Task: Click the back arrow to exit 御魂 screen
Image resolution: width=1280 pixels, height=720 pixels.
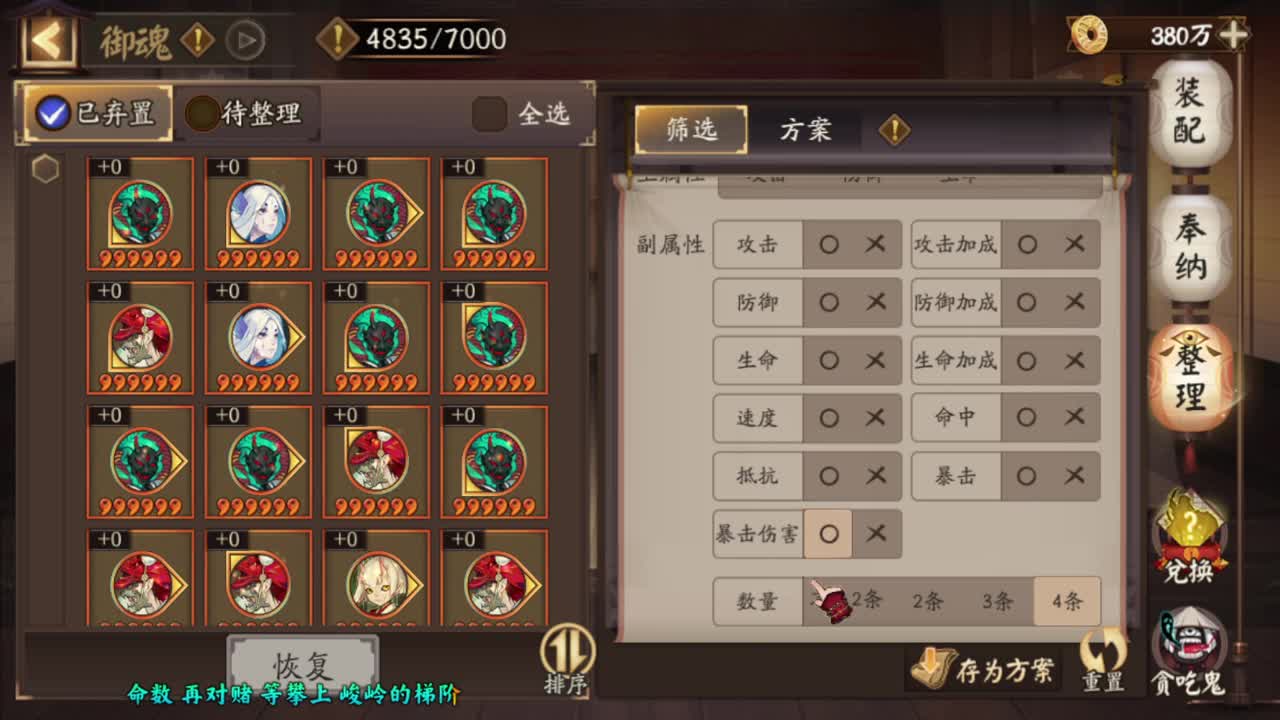Action: (x=44, y=39)
